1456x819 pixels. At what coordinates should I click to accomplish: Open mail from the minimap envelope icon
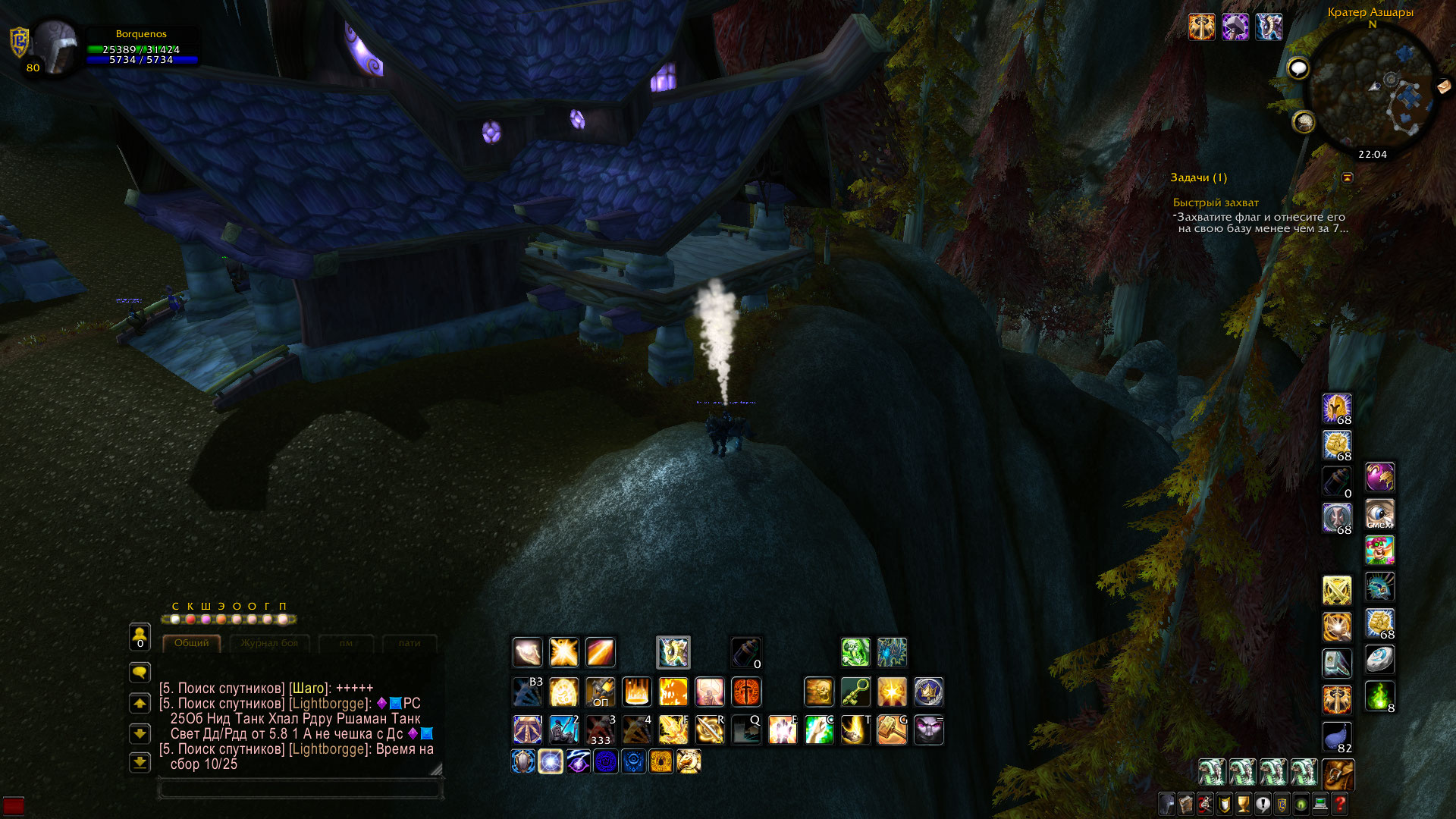coord(1444,86)
